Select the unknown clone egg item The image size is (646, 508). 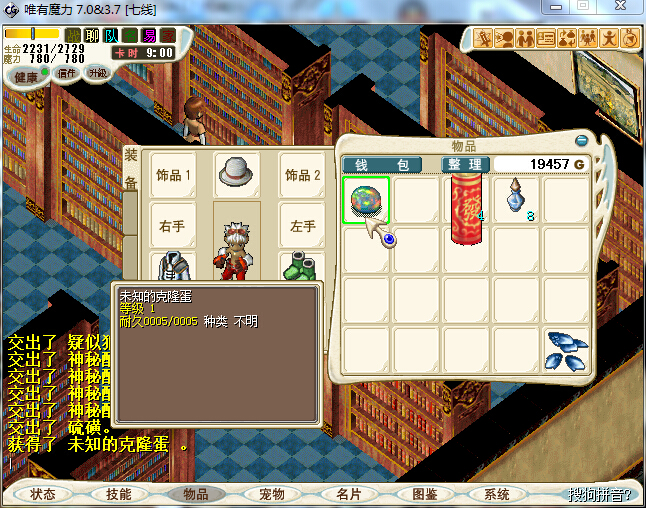pyautogui.click(x=367, y=200)
